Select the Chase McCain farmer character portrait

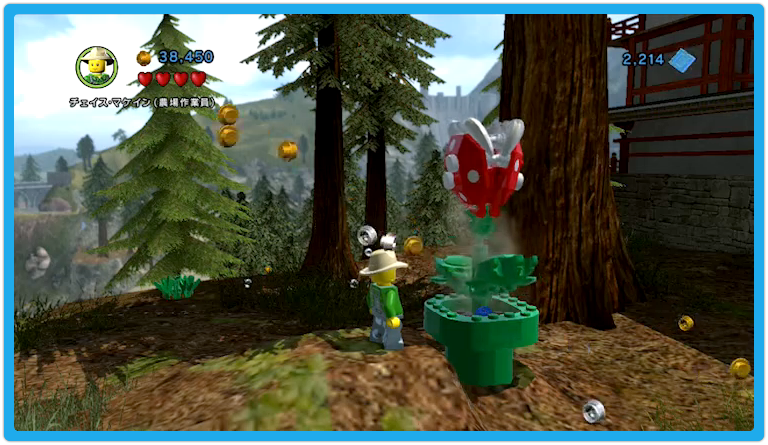pyautogui.click(x=97, y=67)
